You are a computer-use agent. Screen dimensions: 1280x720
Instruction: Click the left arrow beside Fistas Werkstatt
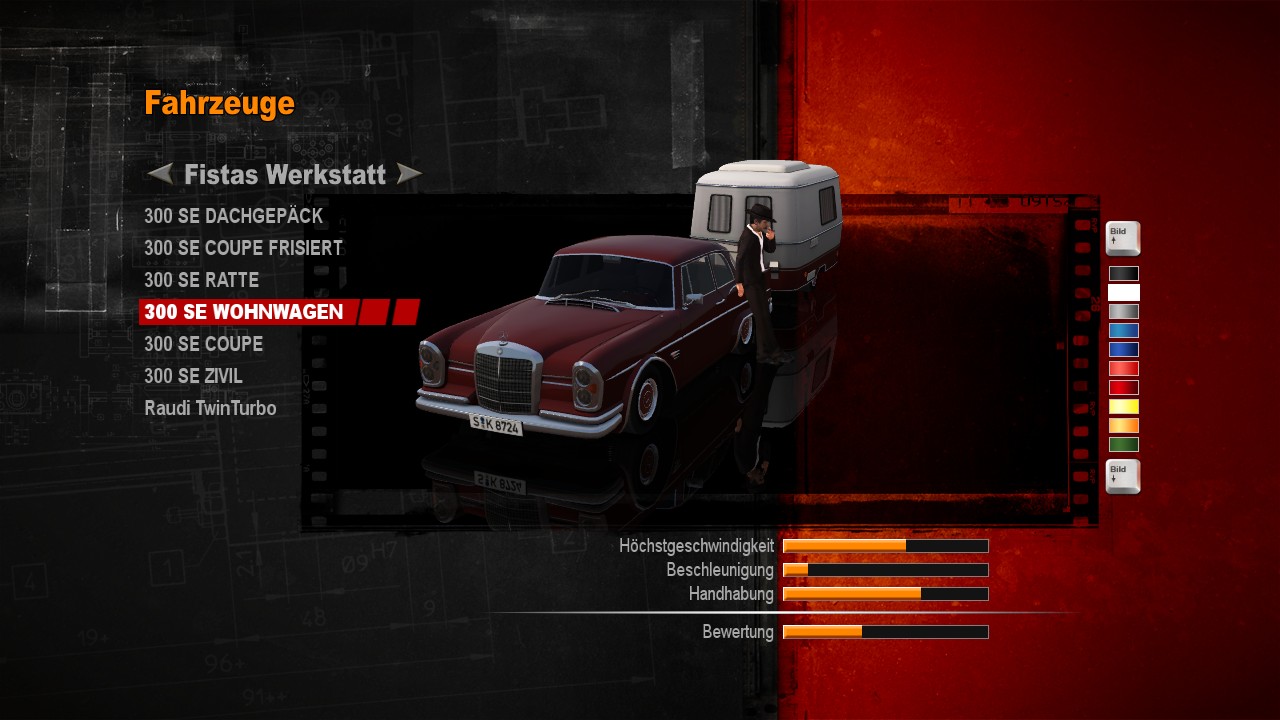point(160,175)
